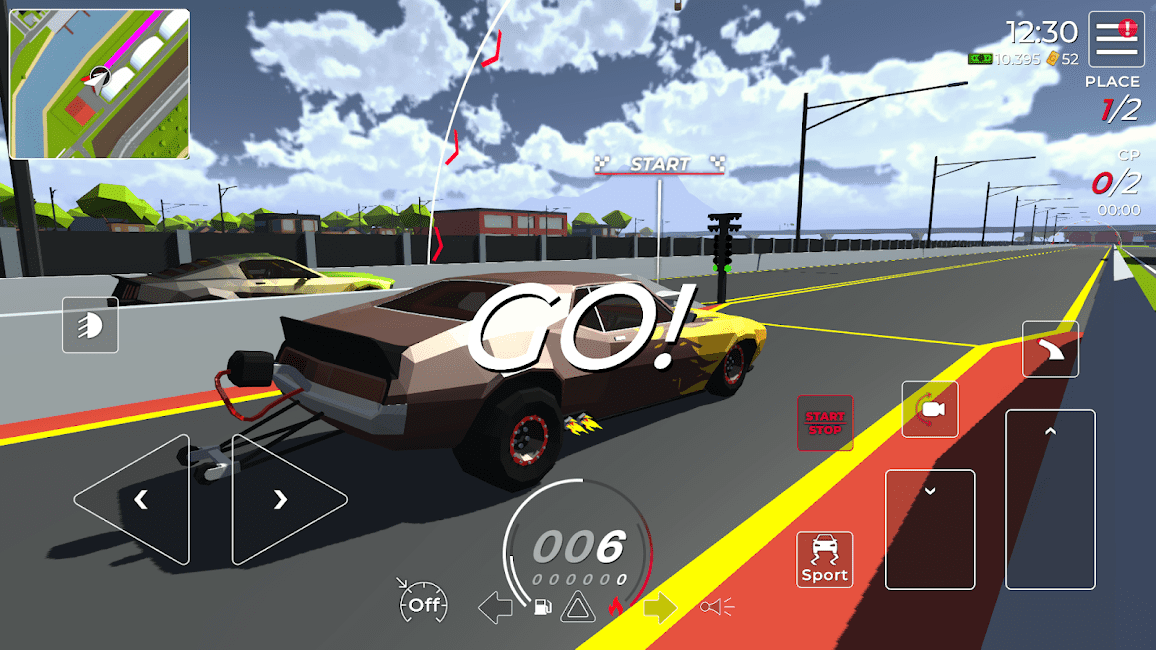Activate the left turn signal arrow
Viewport: 1156px width, 650px height.
pyautogui.click(x=495, y=607)
